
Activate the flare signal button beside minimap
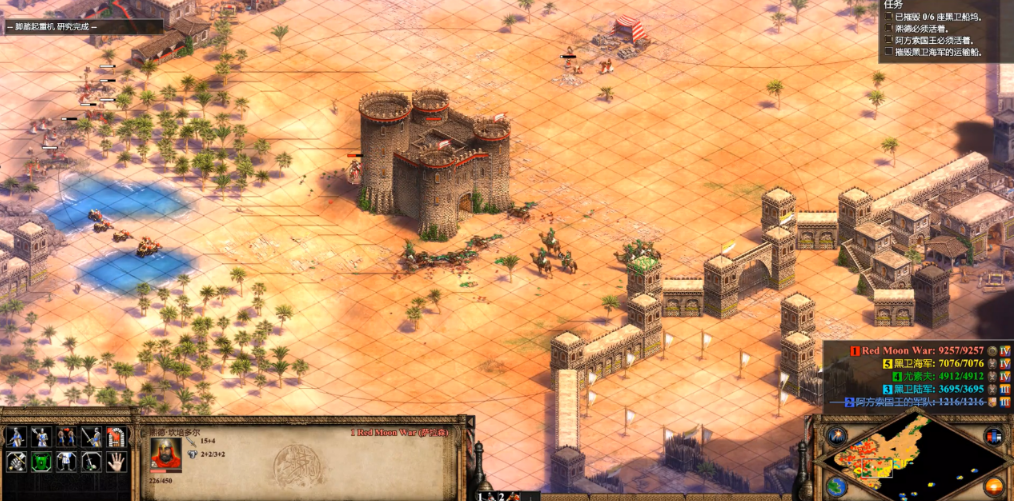836,437
